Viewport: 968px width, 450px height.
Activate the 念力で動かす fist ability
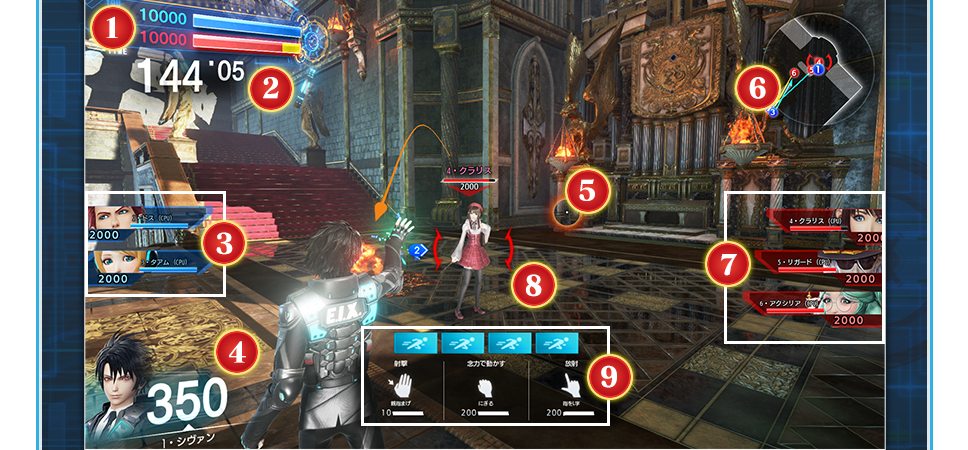tap(485, 387)
